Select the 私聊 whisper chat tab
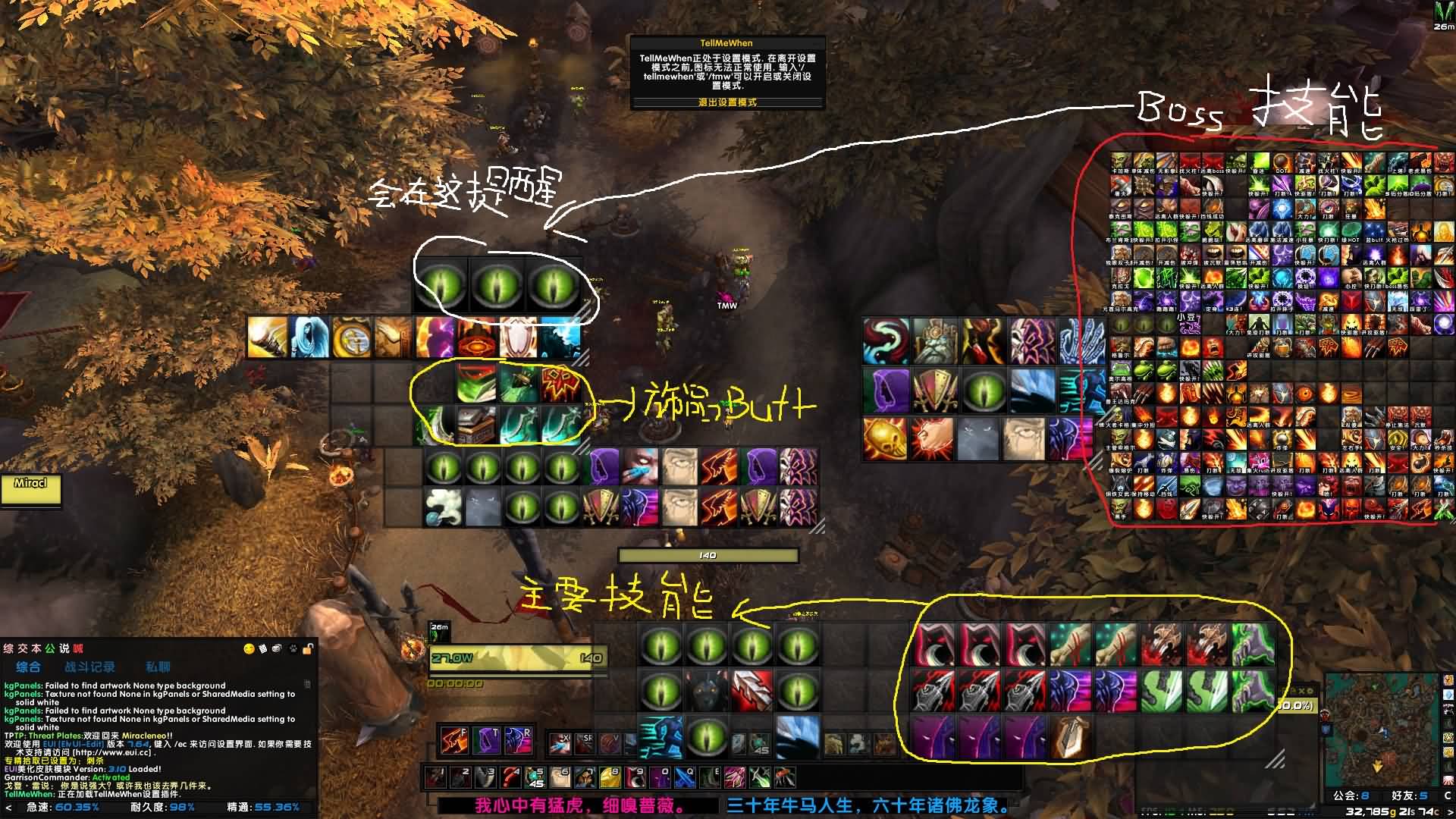1456x819 pixels. (158, 667)
